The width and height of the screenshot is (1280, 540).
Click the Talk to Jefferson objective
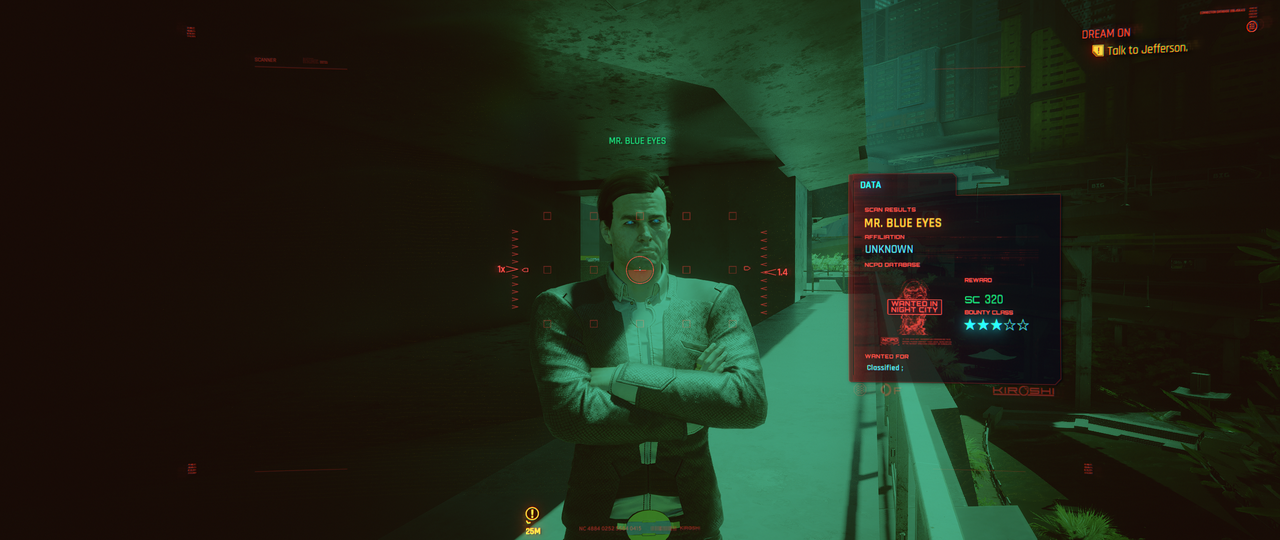coord(1146,50)
